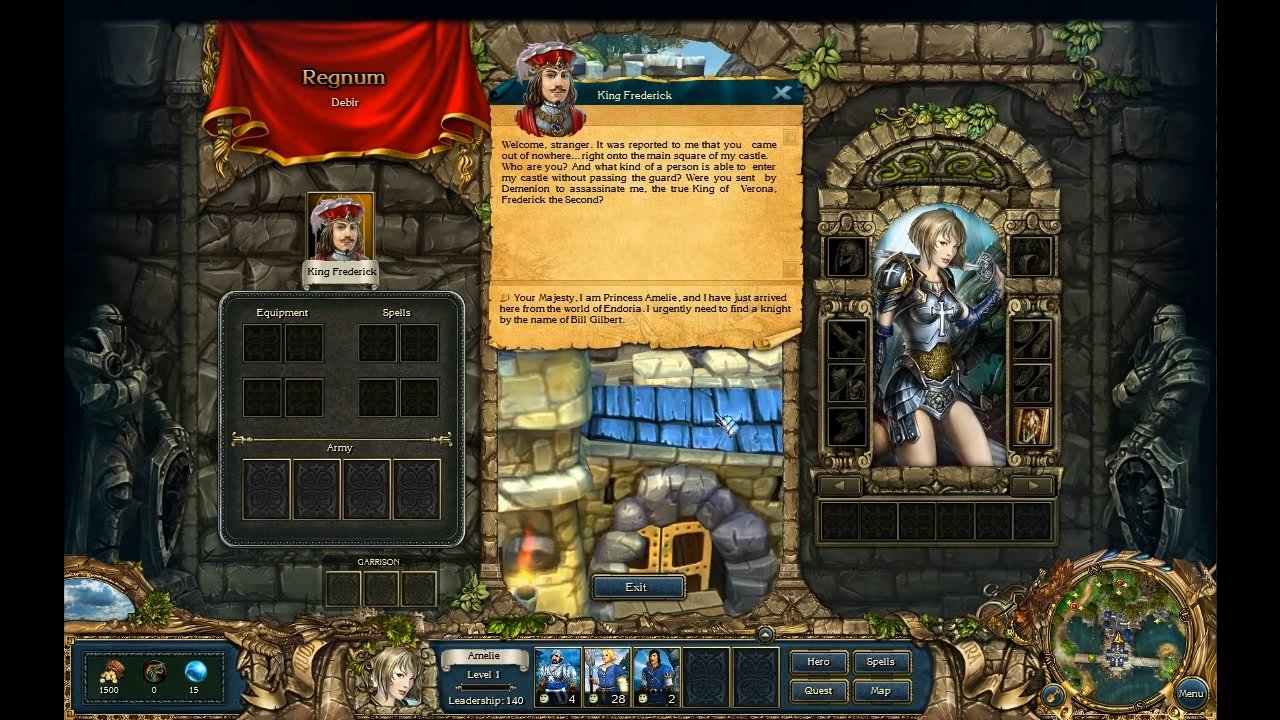Open the game Menu

click(1190, 693)
